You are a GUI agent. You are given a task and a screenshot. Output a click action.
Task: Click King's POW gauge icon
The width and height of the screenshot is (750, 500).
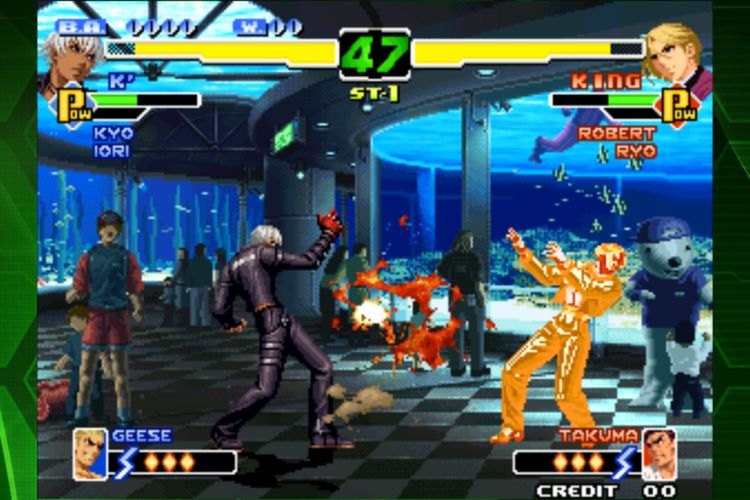679,105
